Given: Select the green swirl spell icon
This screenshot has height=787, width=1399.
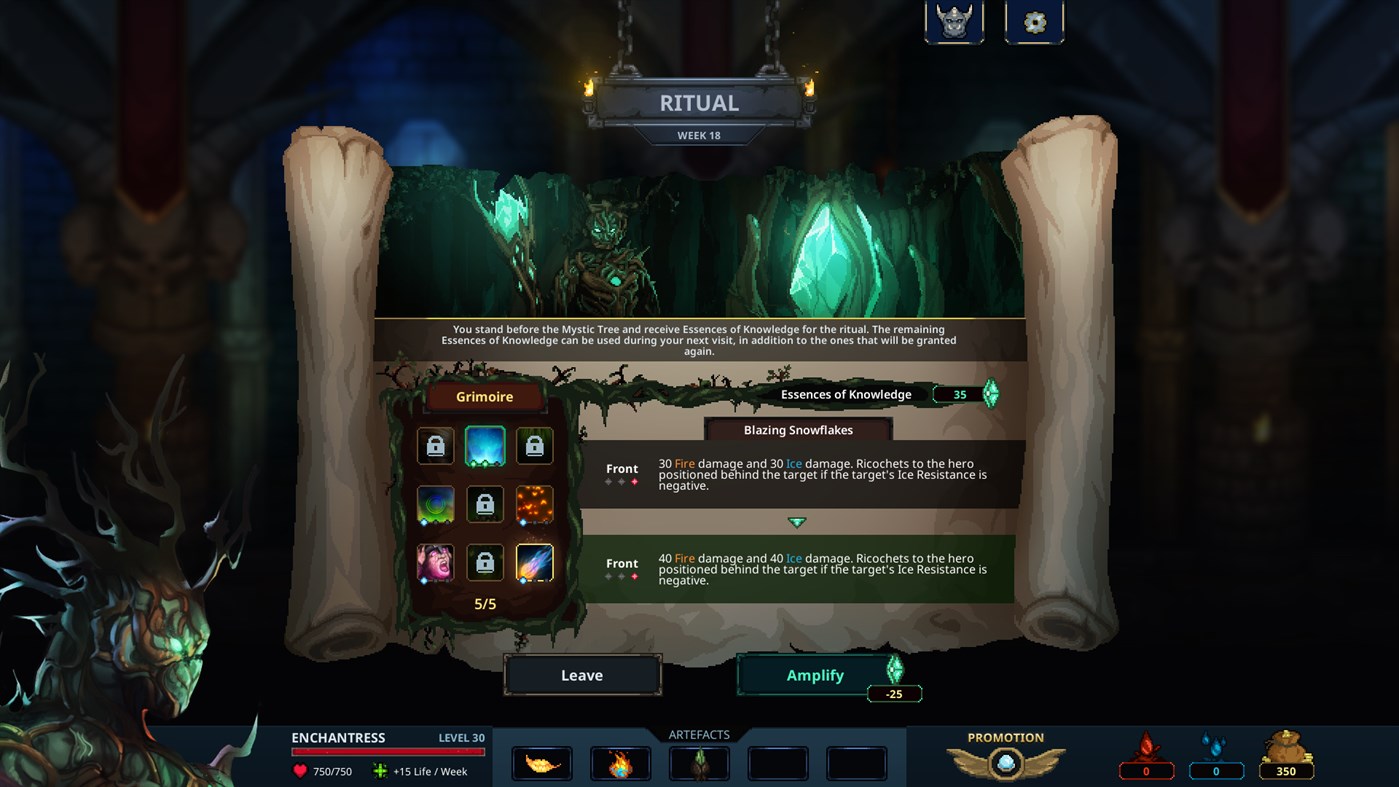Looking at the screenshot, I should tap(435, 504).
